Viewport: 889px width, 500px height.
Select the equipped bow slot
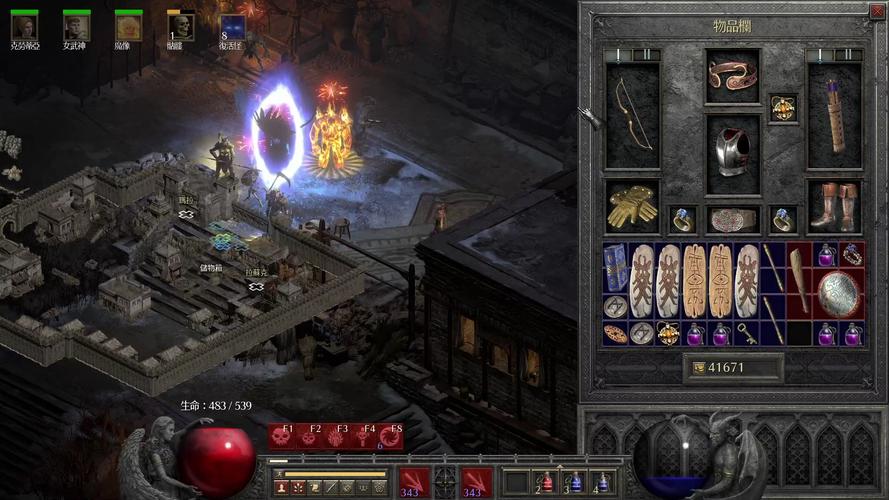pos(632,115)
